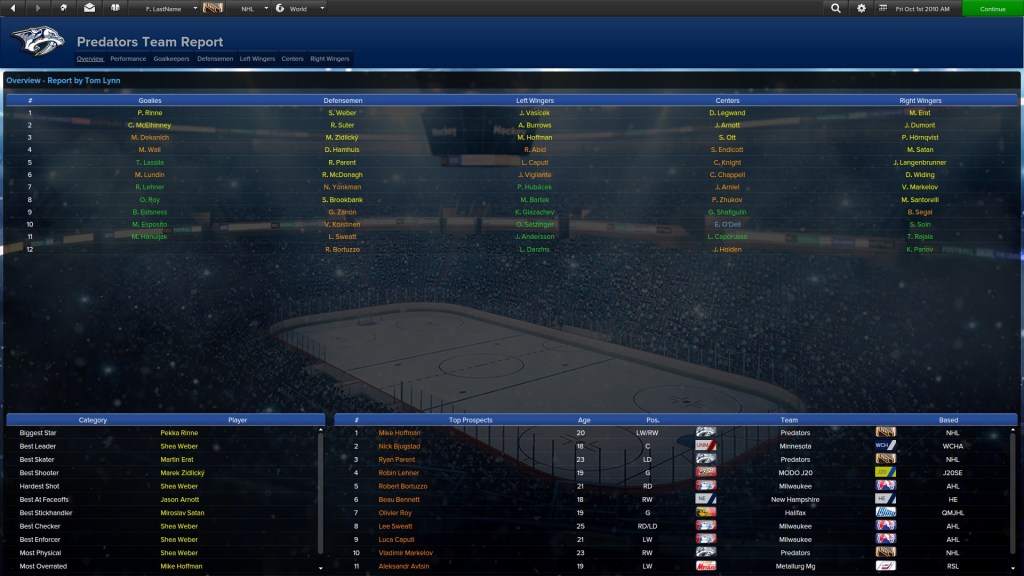Switch to the Performance tab
This screenshot has width=1024, height=576.
pos(128,59)
